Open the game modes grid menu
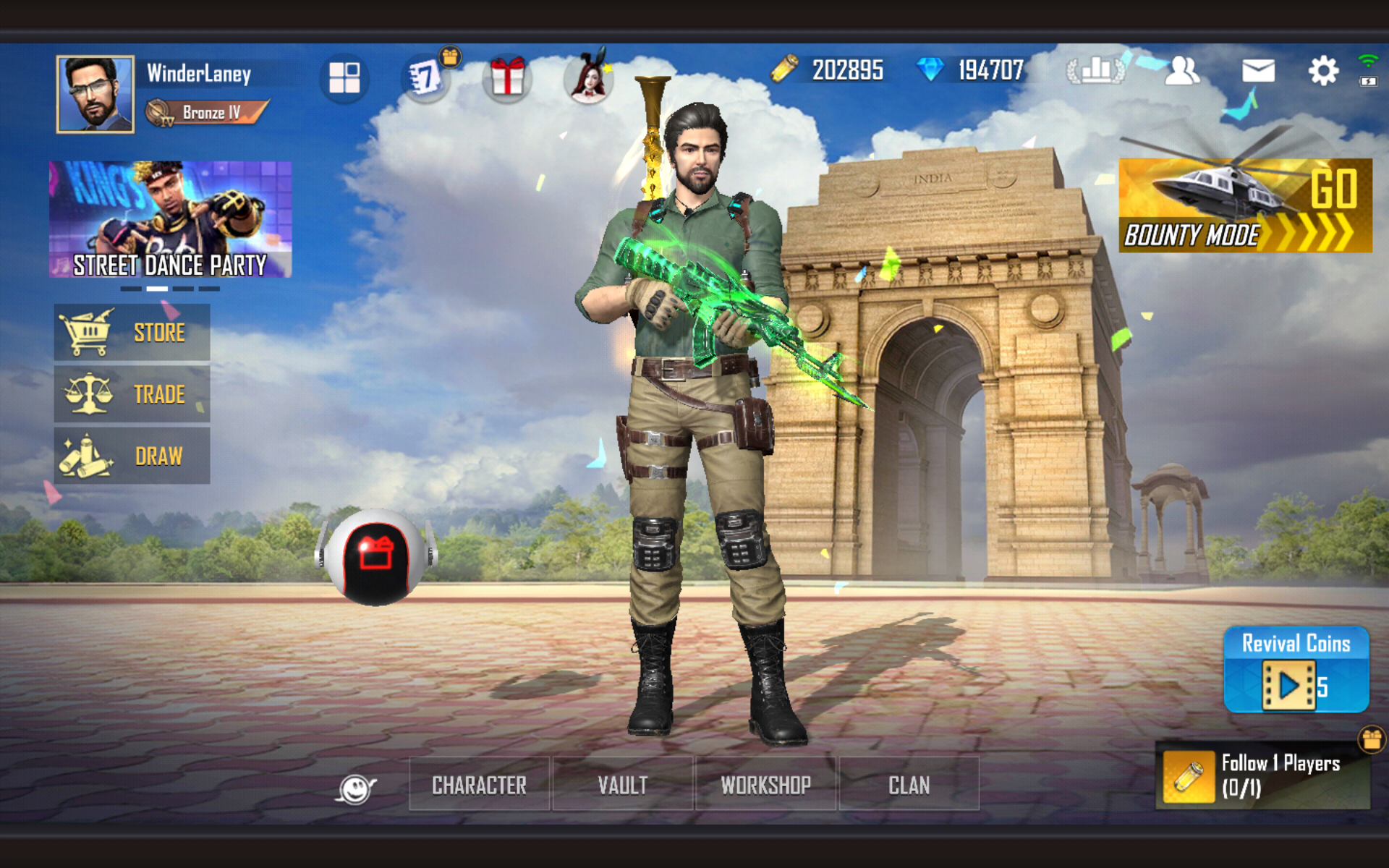This screenshot has width=1389, height=868. [x=346, y=78]
